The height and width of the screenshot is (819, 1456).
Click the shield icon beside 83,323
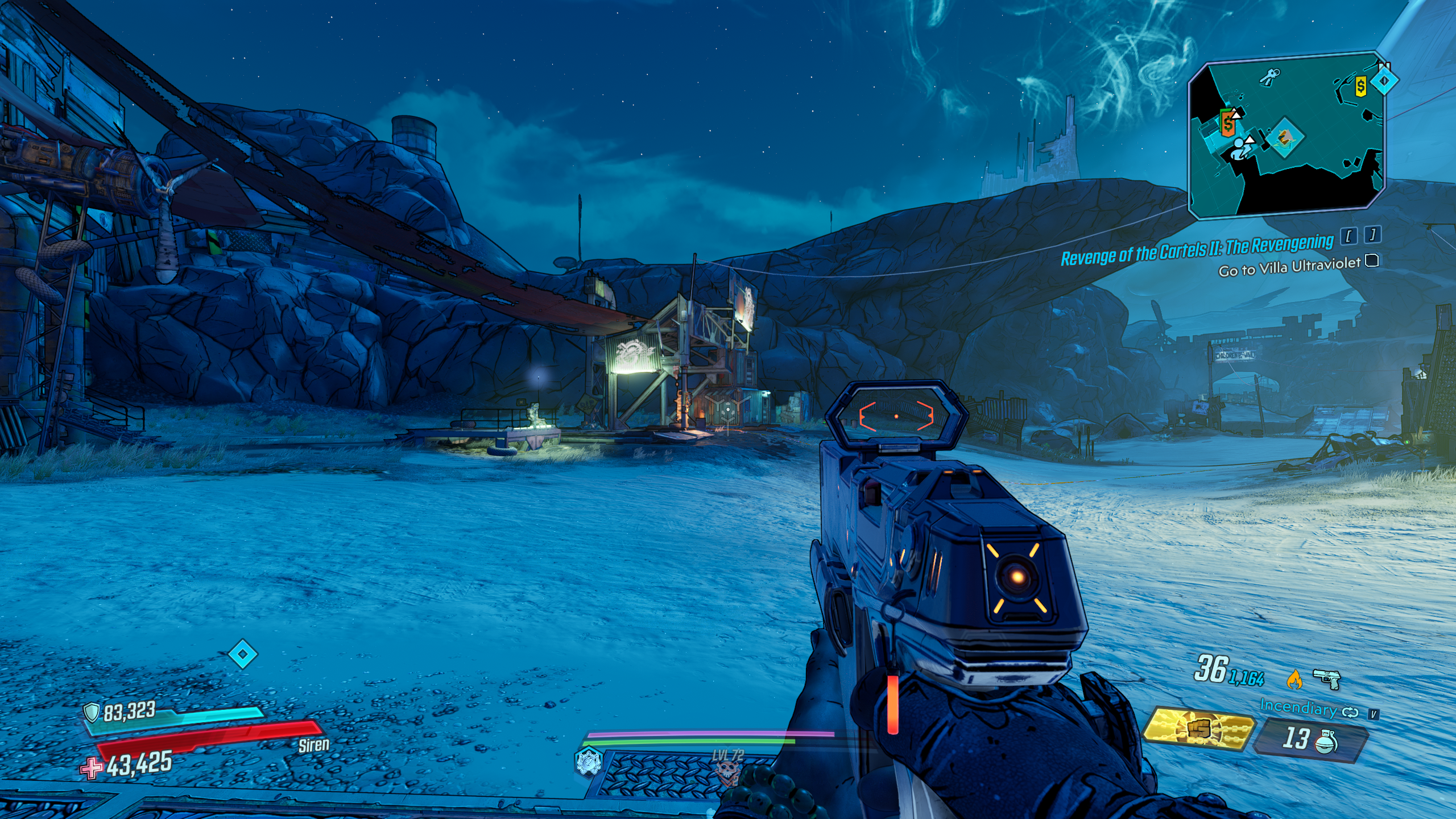[92, 712]
